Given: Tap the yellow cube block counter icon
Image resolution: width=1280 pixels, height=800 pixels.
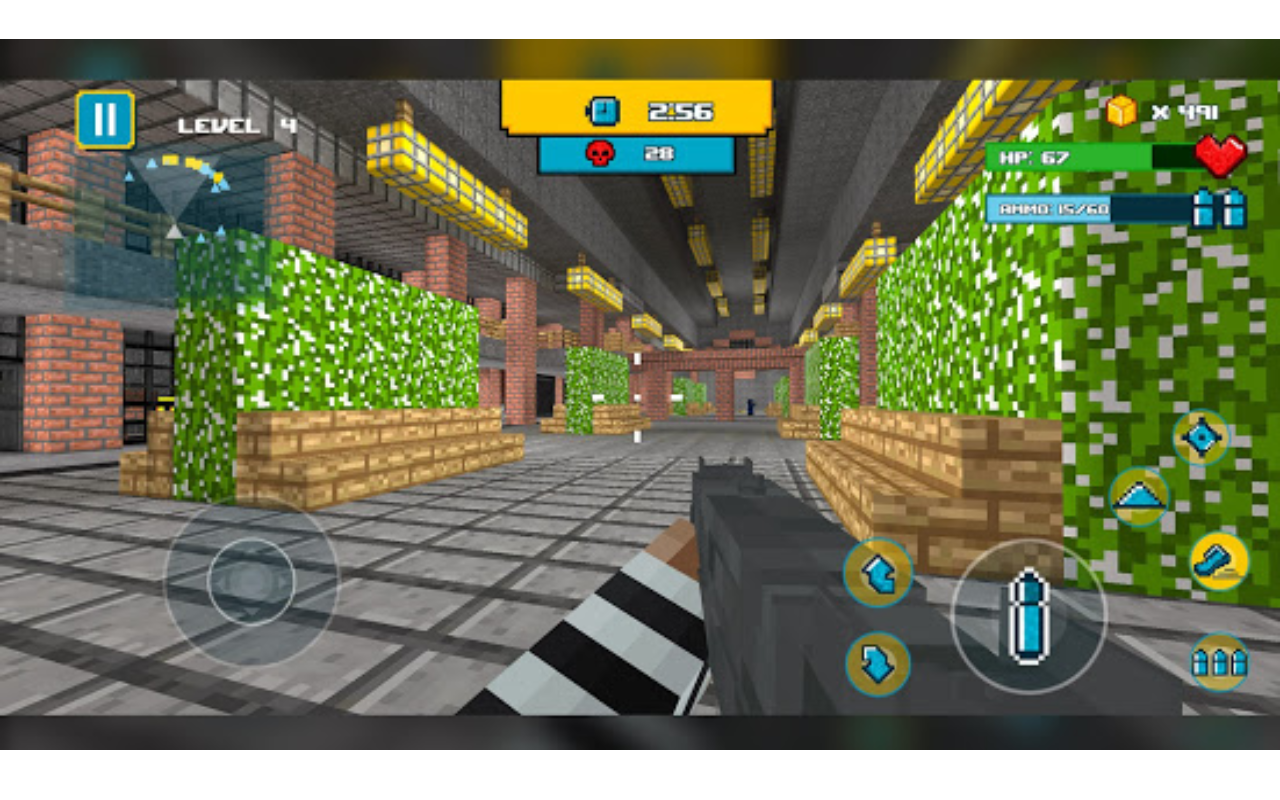Looking at the screenshot, I should point(1121,112).
